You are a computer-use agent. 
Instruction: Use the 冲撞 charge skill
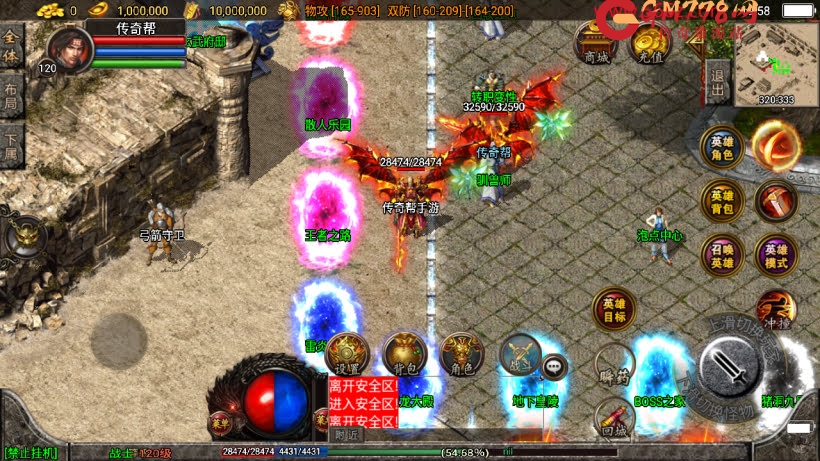pos(776,308)
